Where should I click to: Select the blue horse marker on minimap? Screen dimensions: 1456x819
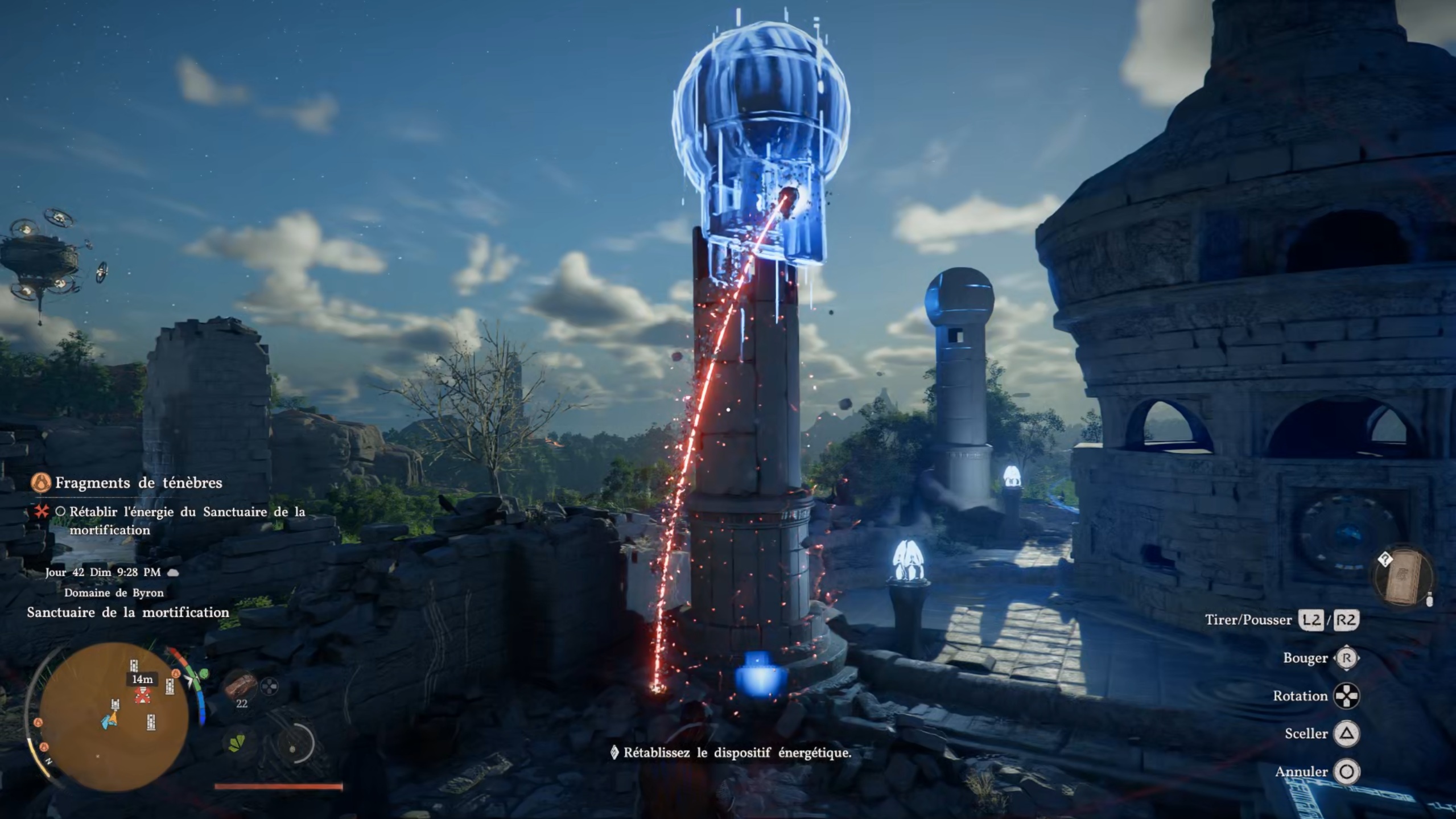pyautogui.click(x=108, y=721)
